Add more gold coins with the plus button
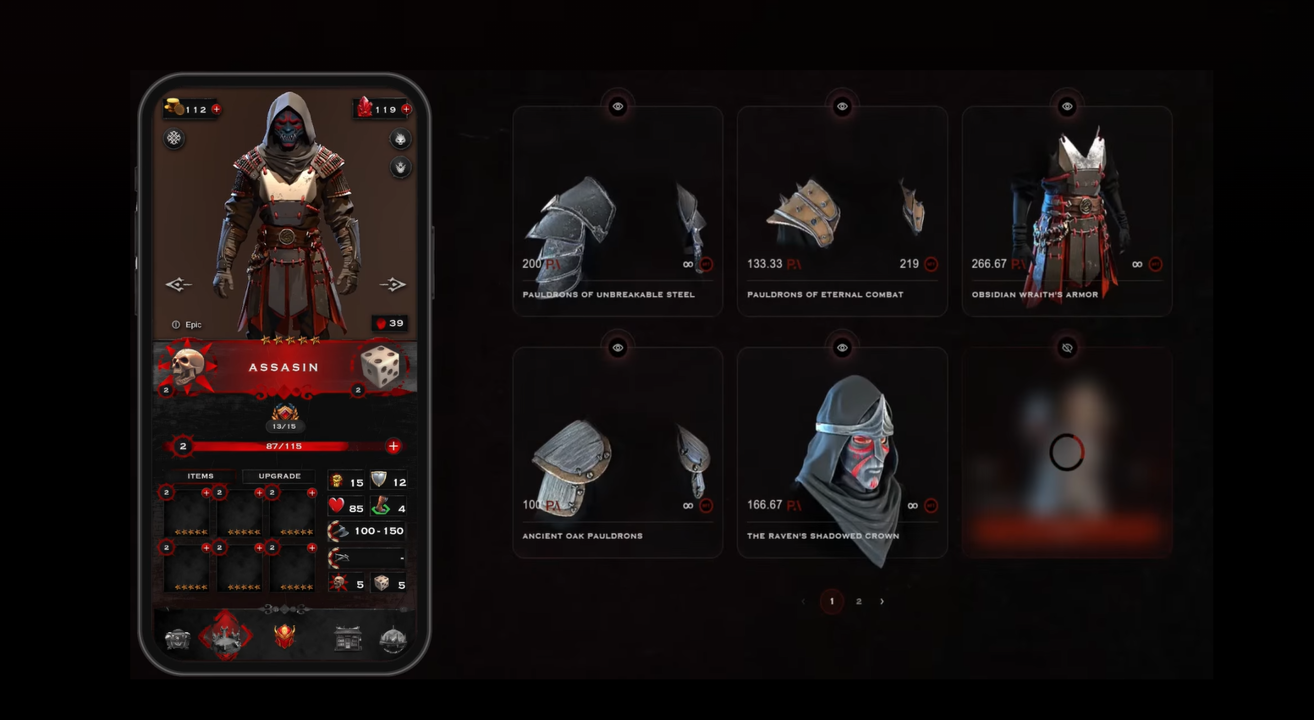 (216, 109)
